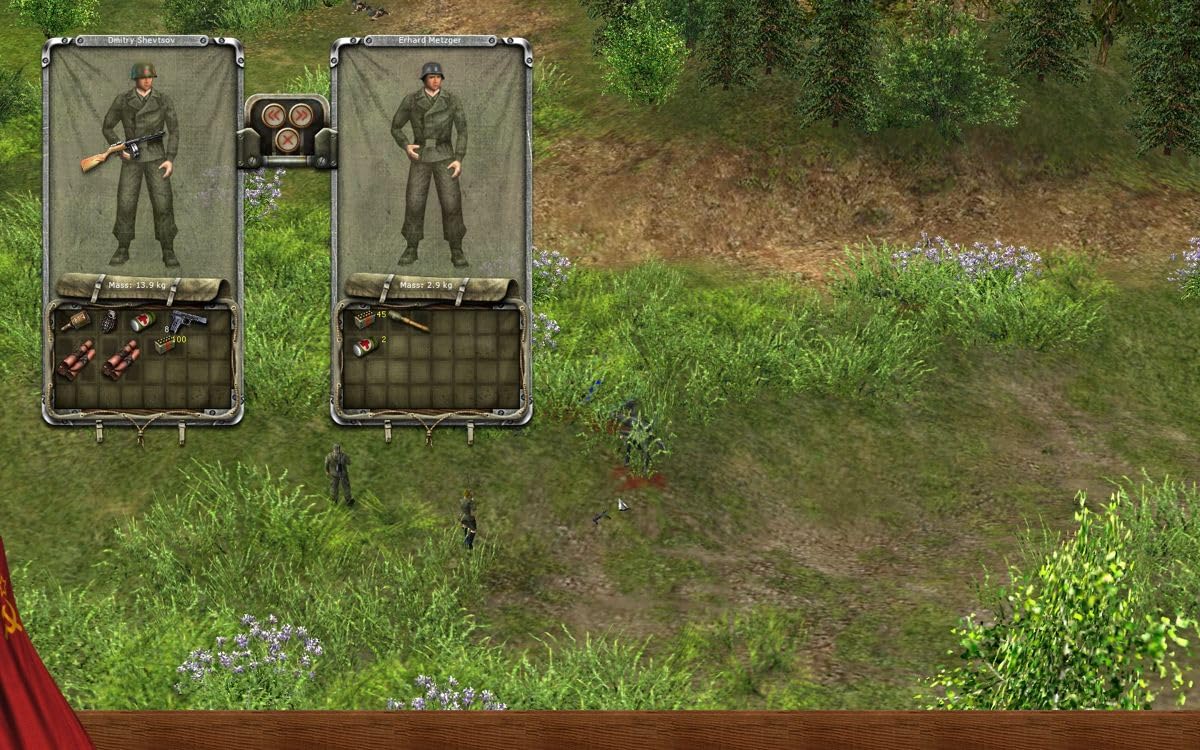Pick the hand grenade in Dmitry Shevtsov's inventory
Image resolution: width=1200 pixels, height=750 pixels.
click(109, 321)
